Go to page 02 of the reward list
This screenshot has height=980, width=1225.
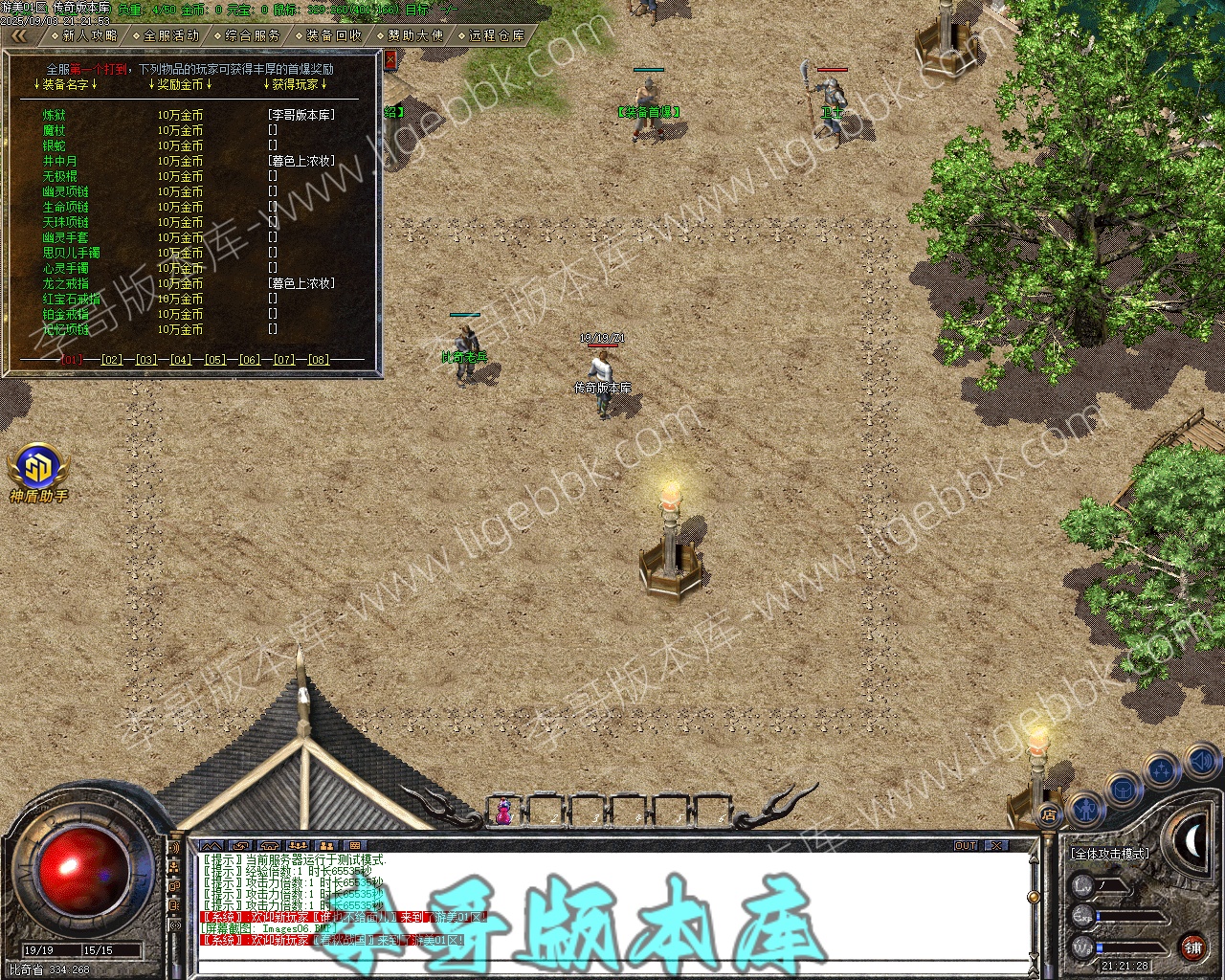tap(112, 360)
